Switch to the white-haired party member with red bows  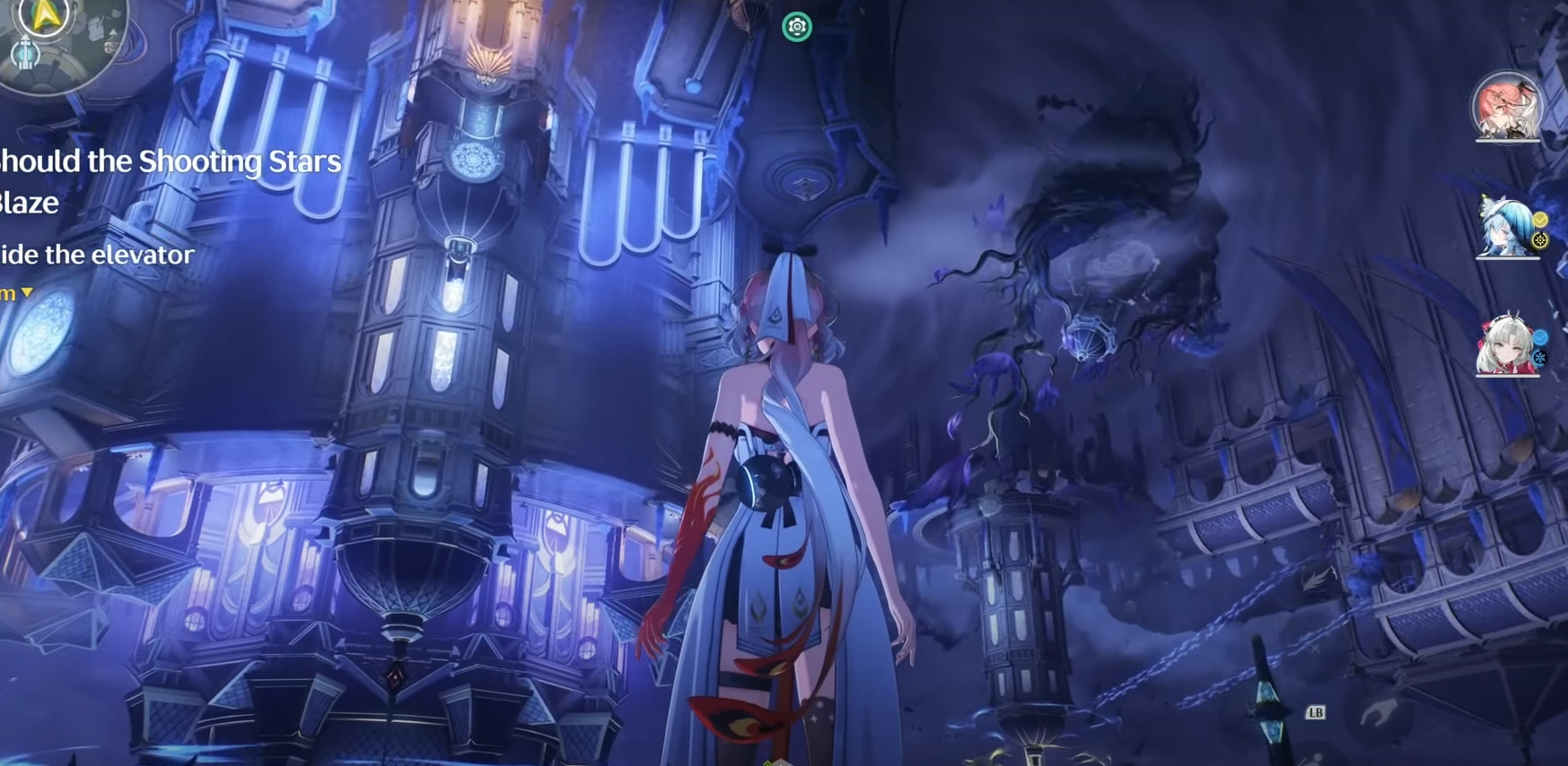coord(1508,345)
